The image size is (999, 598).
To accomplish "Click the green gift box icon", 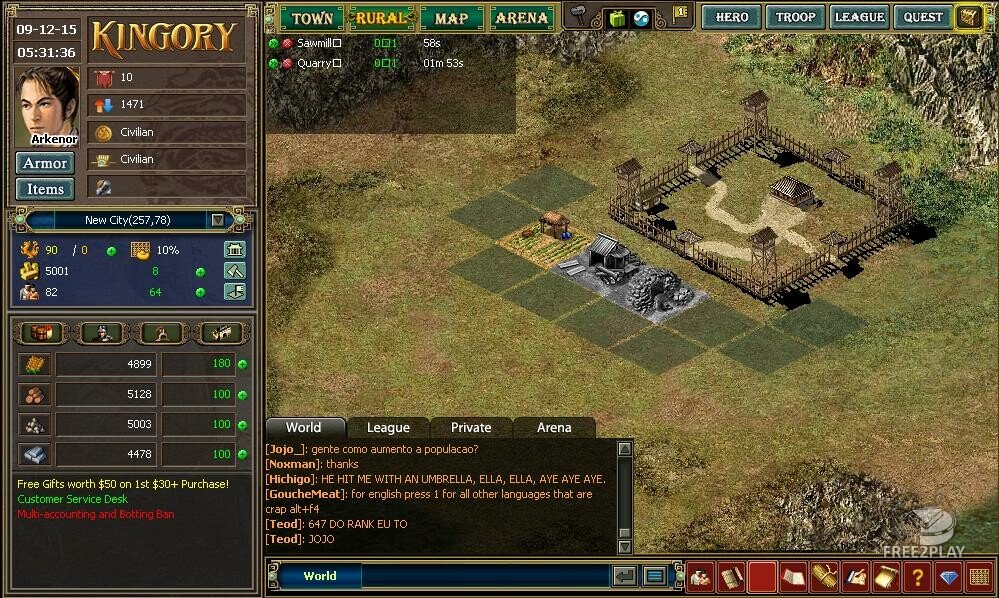I will (x=617, y=18).
